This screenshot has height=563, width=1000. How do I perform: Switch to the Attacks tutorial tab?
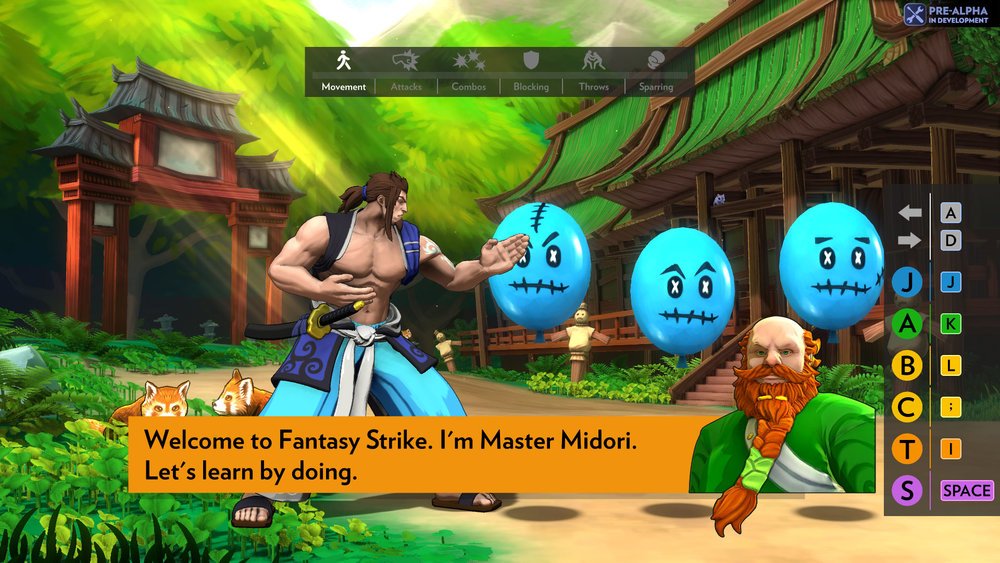click(406, 72)
